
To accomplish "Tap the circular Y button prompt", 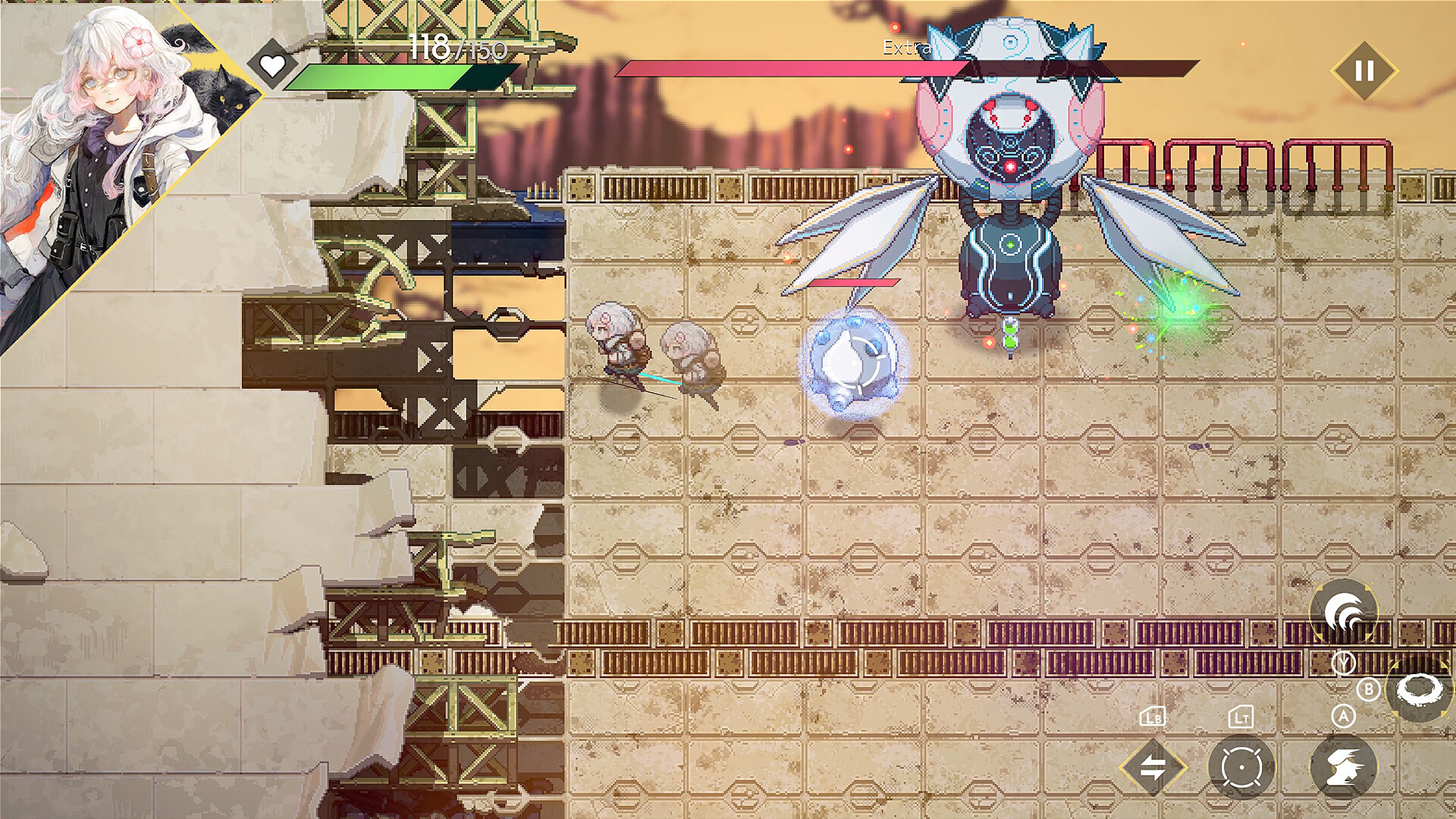I will (x=1344, y=663).
